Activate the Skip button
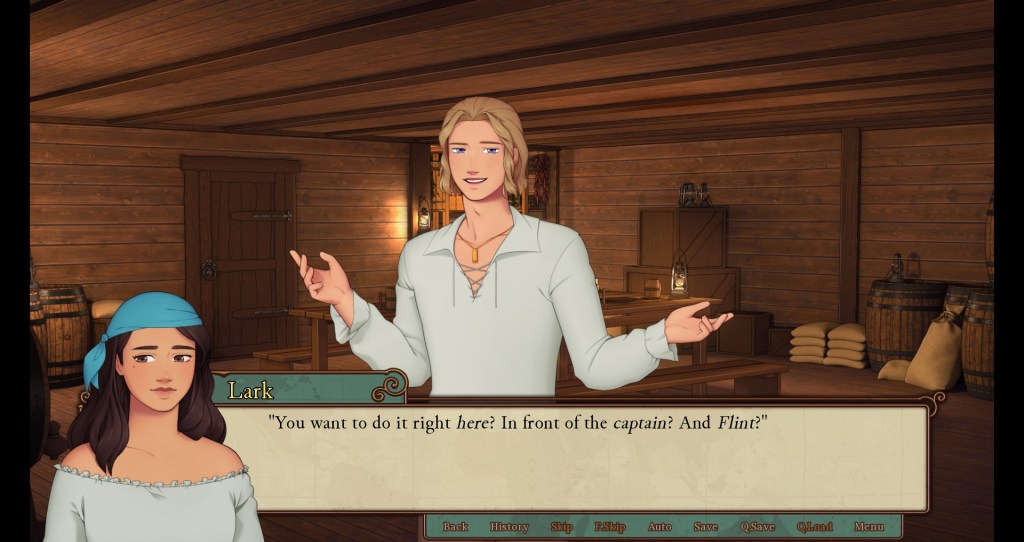The height and width of the screenshot is (542, 1024). pos(561,527)
